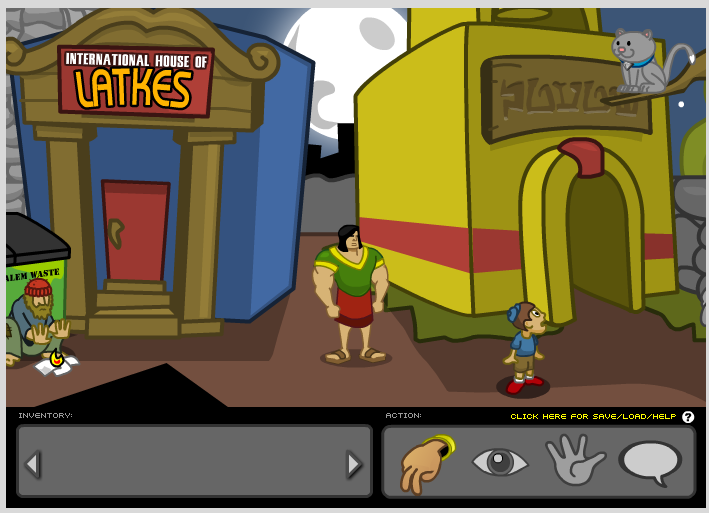Select the pointing hand walk action

click(x=426, y=463)
